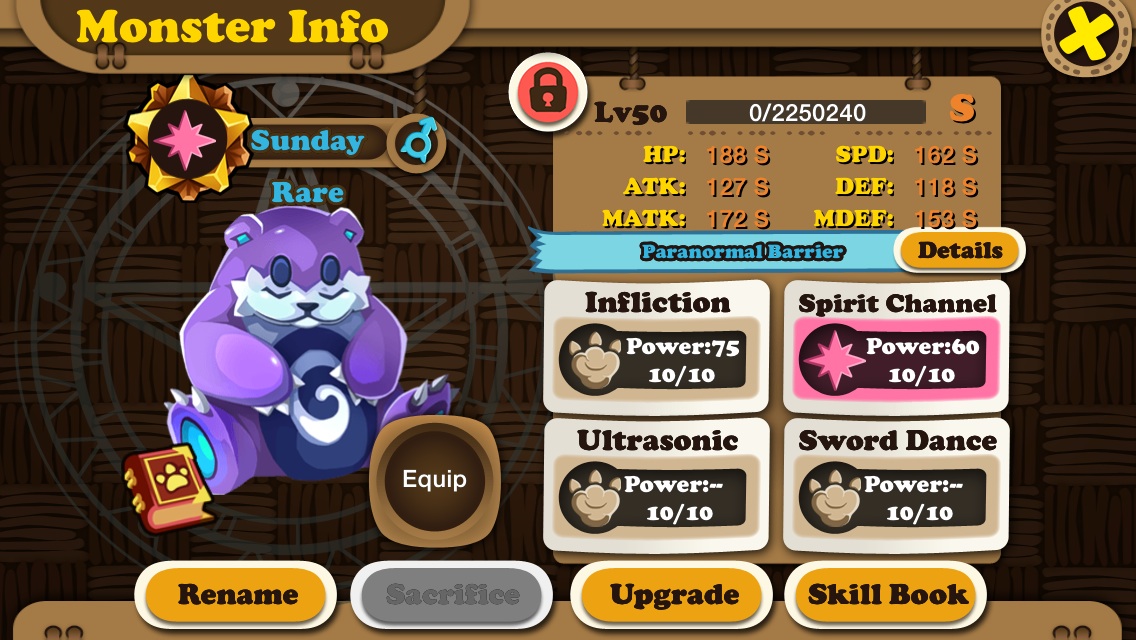Choose the Spirit Channel skill
Screen dimensions: 1136x640
click(896, 346)
